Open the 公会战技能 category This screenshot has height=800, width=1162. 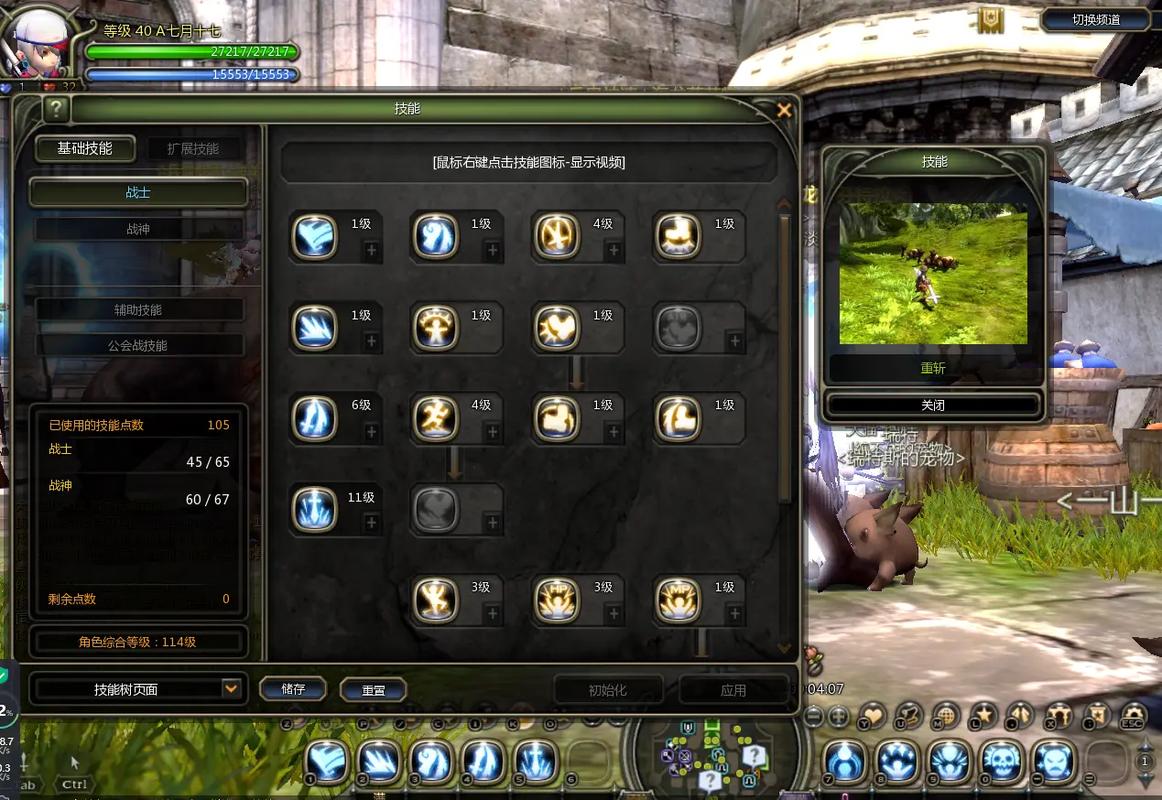point(138,345)
